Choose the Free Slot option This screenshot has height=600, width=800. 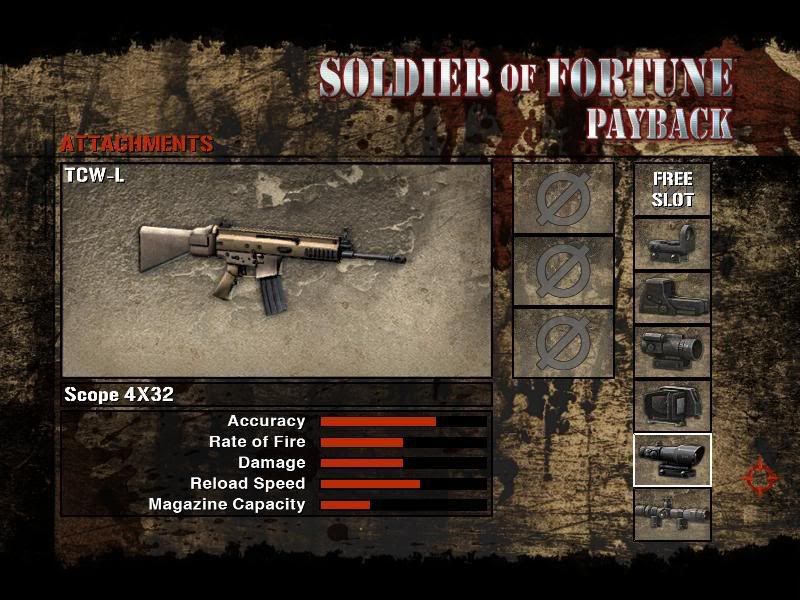[672, 189]
